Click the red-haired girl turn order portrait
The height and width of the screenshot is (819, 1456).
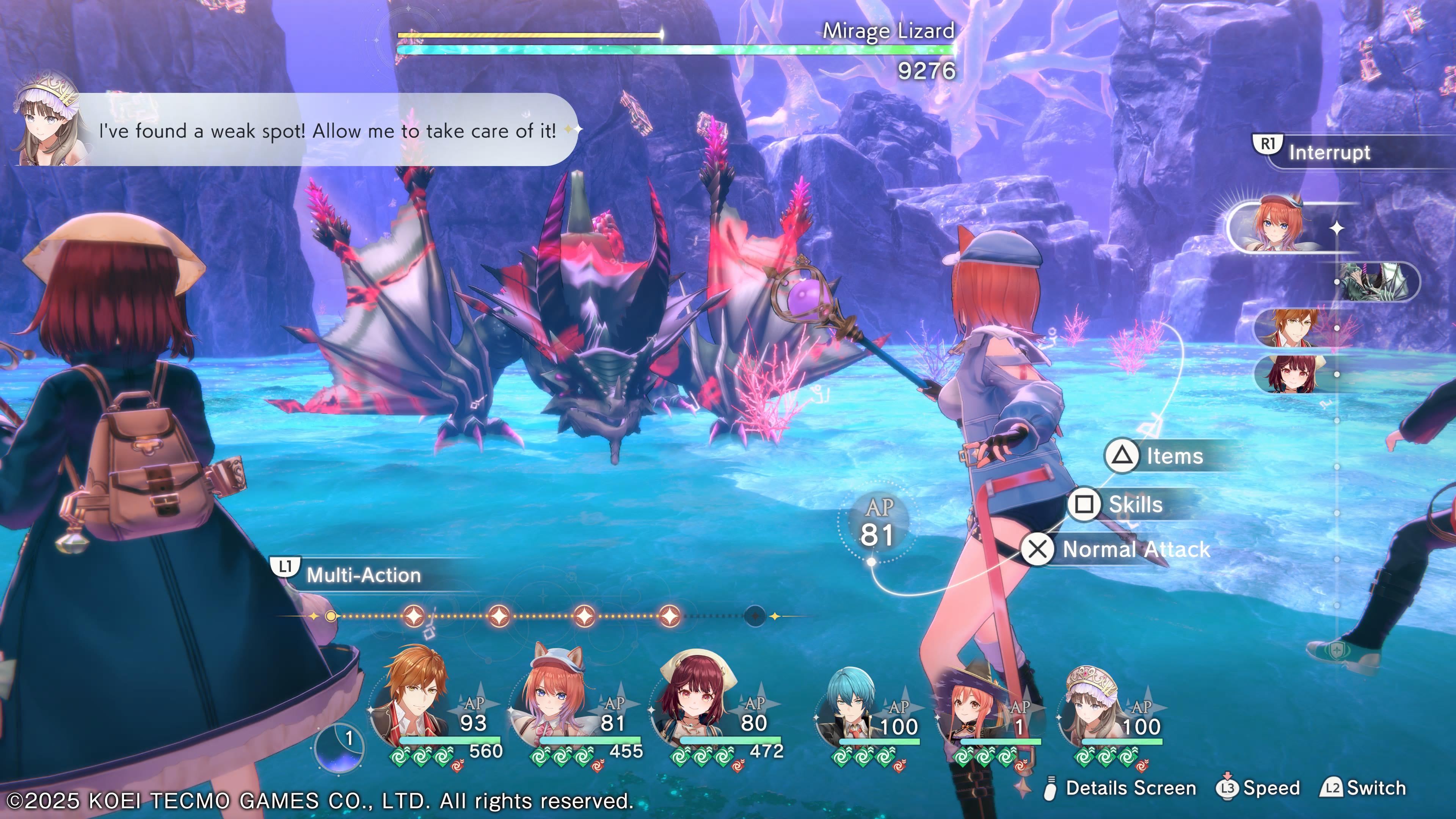pos(1292,374)
